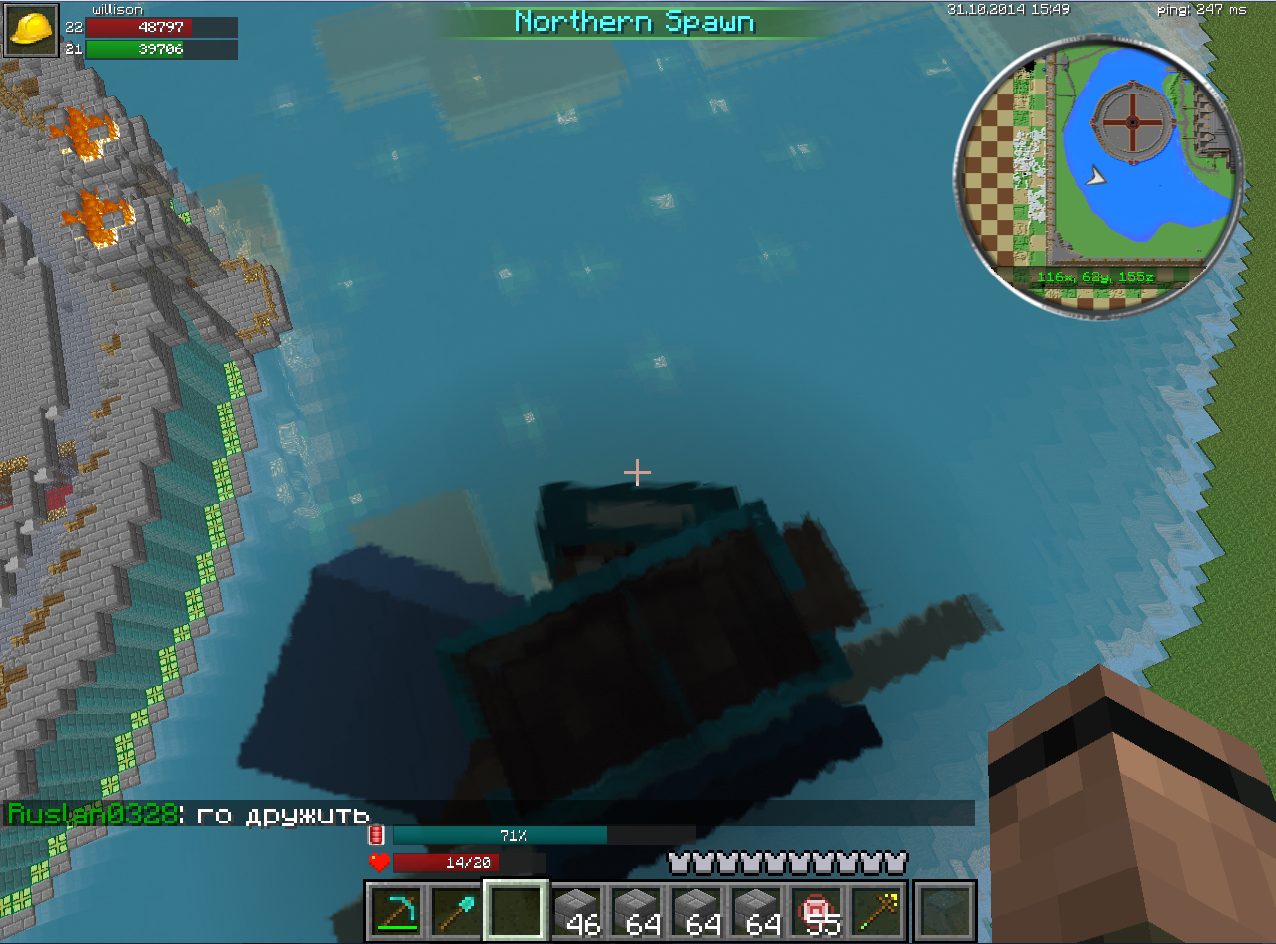Click the yellow hard hat profile icon
The image size is (1276, 944).
click(x=32, y=29)
